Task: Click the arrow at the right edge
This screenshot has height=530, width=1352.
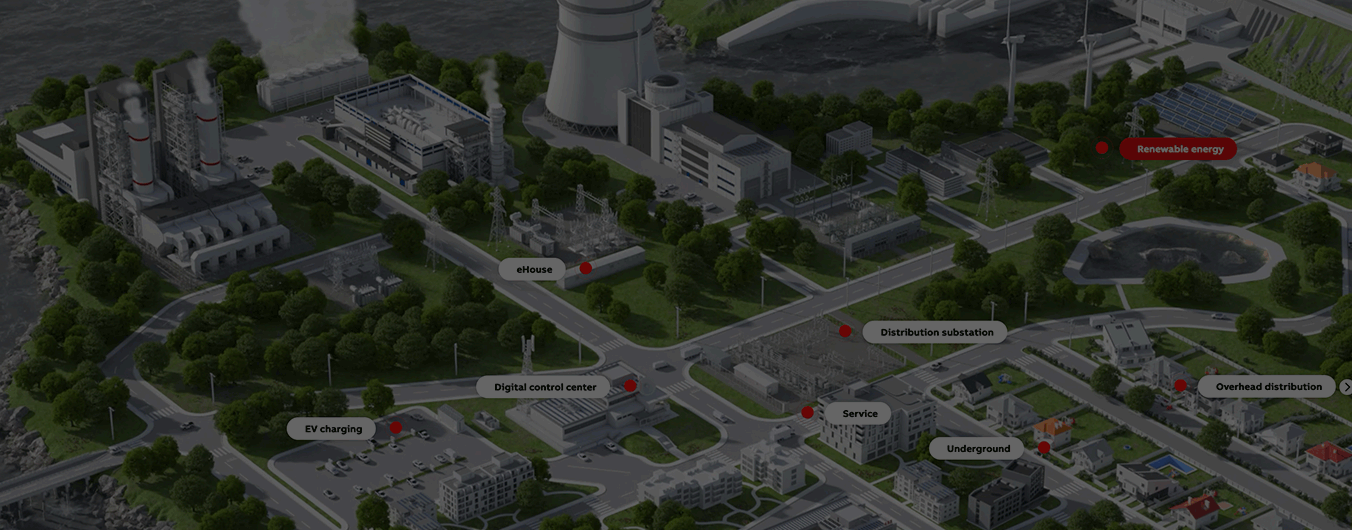Action: click(x=1346, y=387)
